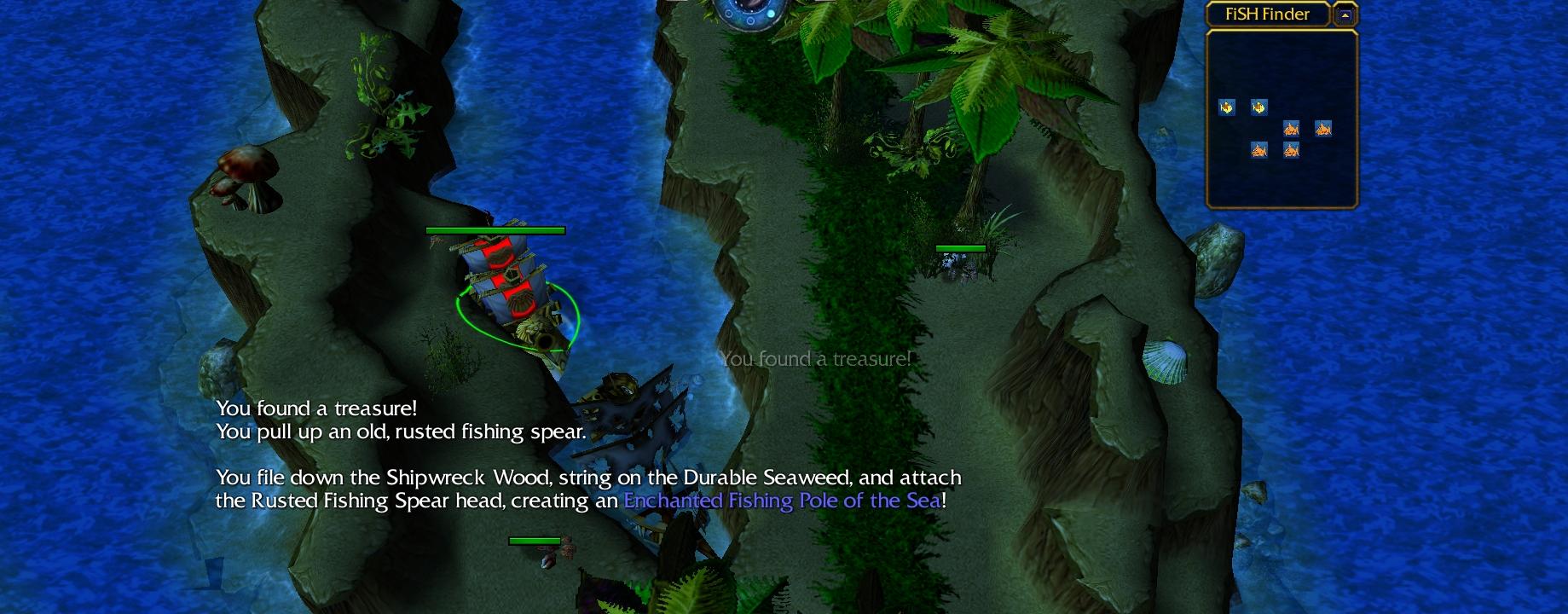Click inside the FiSH Finder fish grid
The image size is (1568, 614).
[1281, 119]
